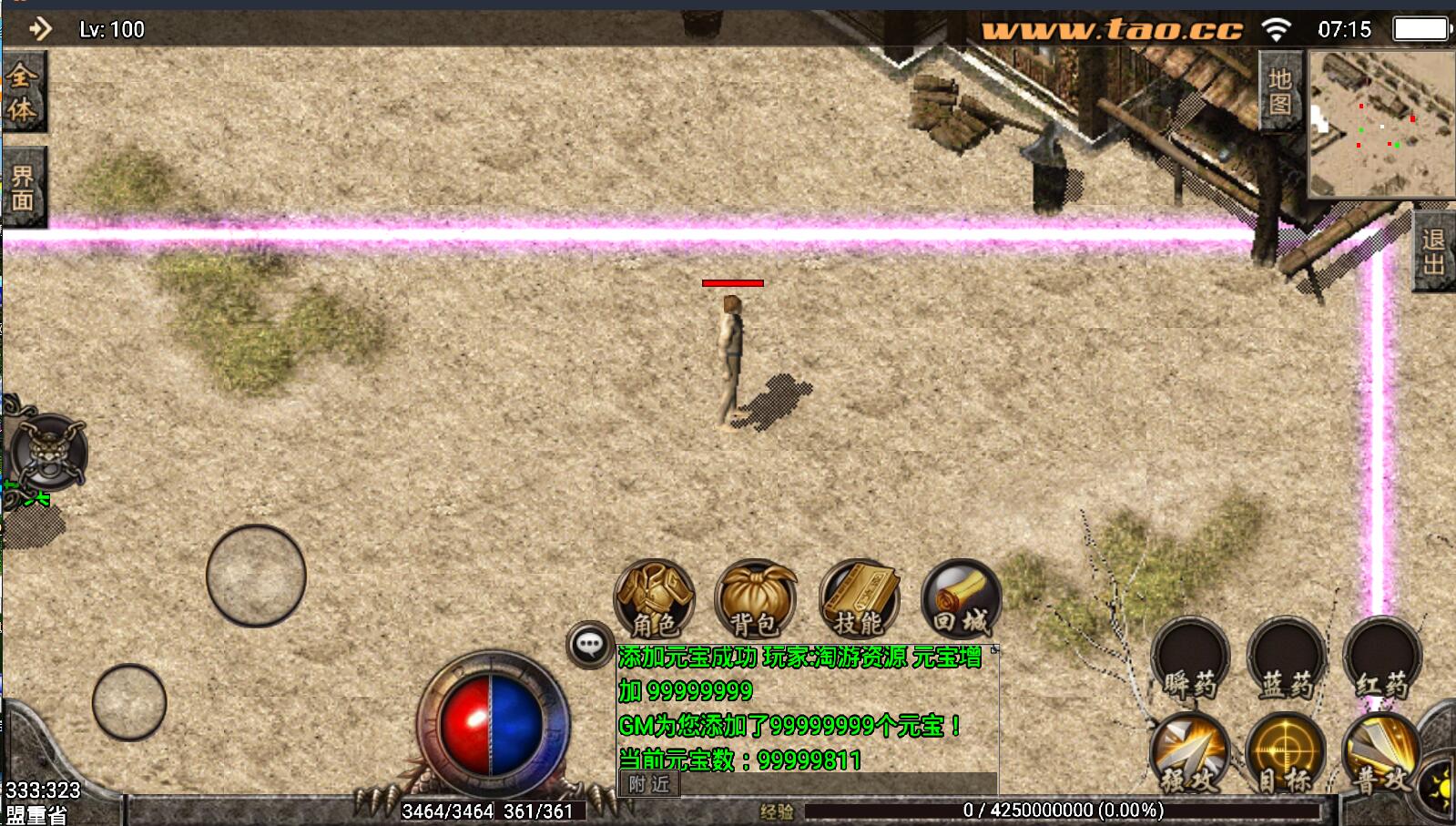Open the chat speech bubble

589,645
